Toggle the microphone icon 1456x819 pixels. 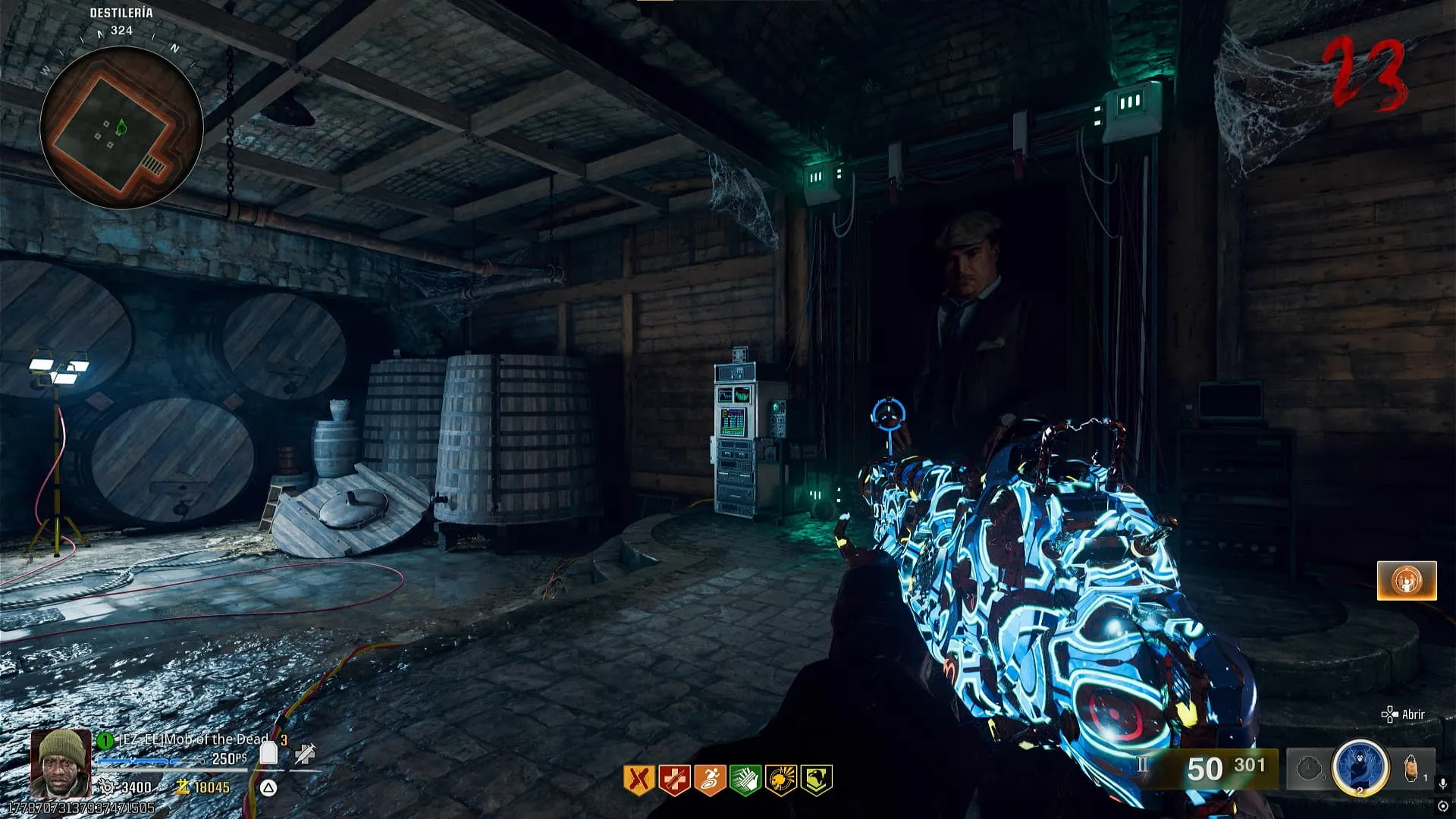click(1443, 784)
